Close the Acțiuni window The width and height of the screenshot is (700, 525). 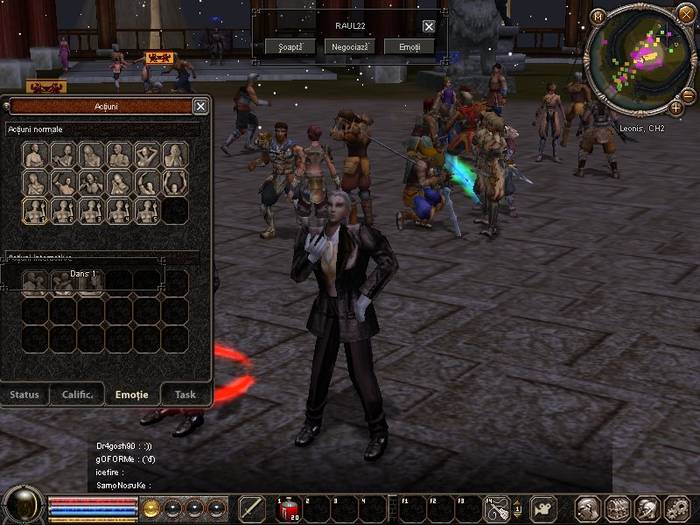pyautogui.click(x=200, y=106)
